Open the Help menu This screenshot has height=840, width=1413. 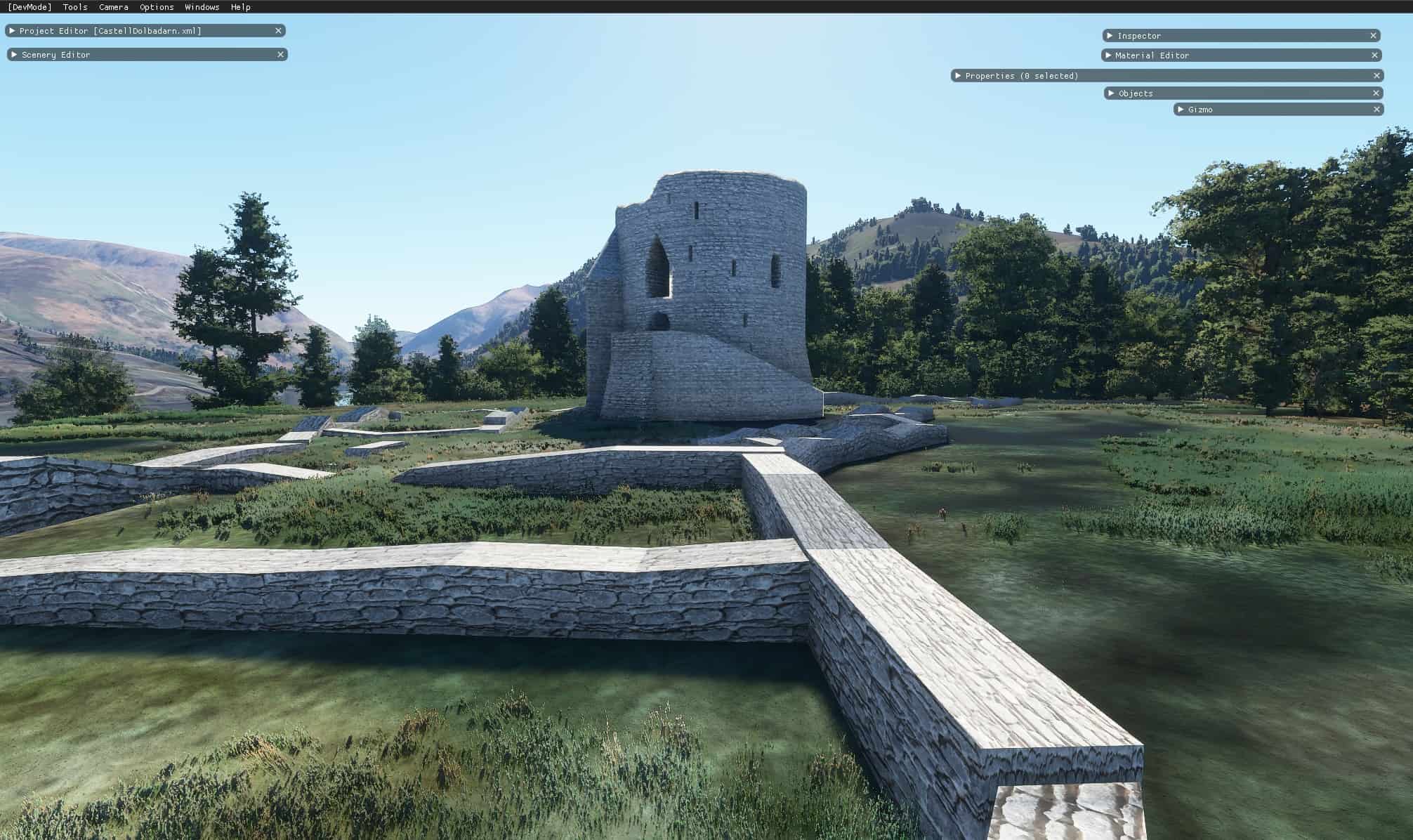[240, 7]
